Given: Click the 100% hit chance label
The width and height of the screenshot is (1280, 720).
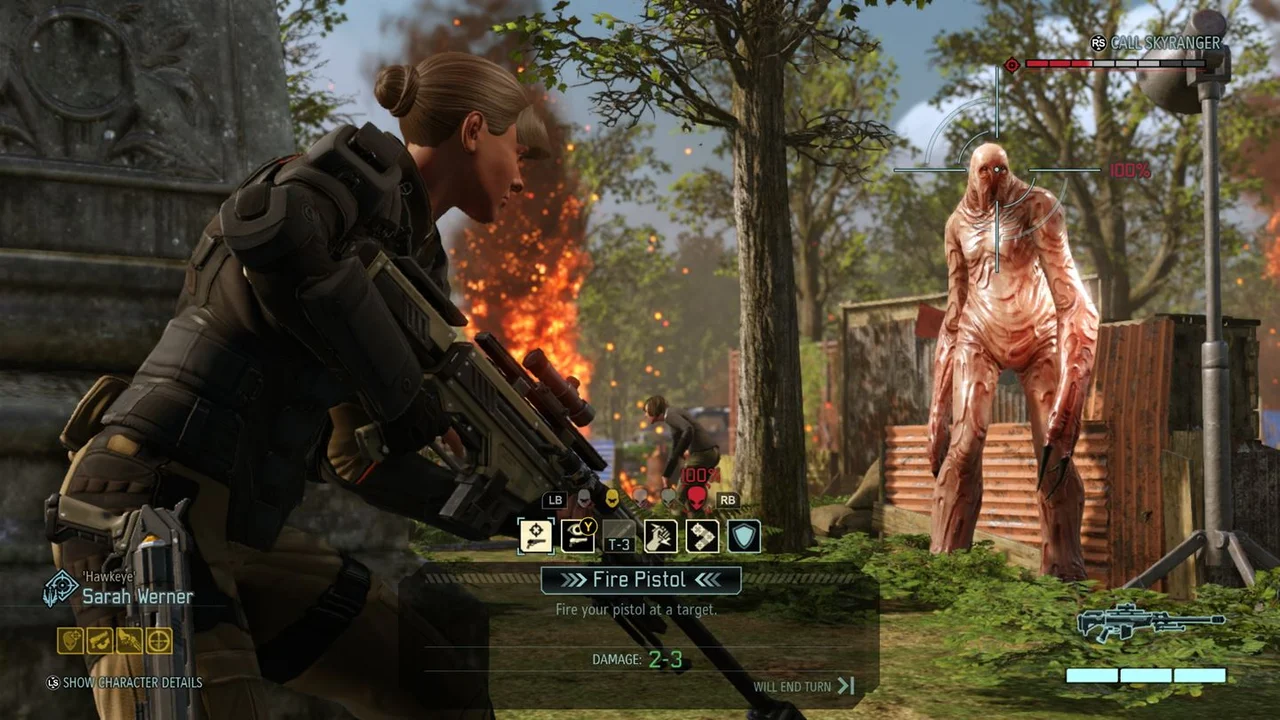Looking at the screenshot, I should pos(1128,171).
